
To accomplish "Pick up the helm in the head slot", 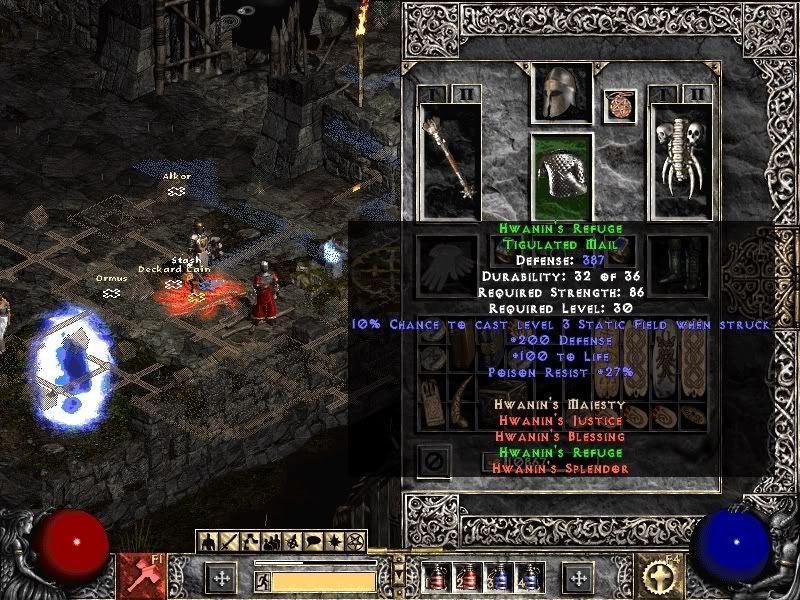I will [x=561, y=93].
